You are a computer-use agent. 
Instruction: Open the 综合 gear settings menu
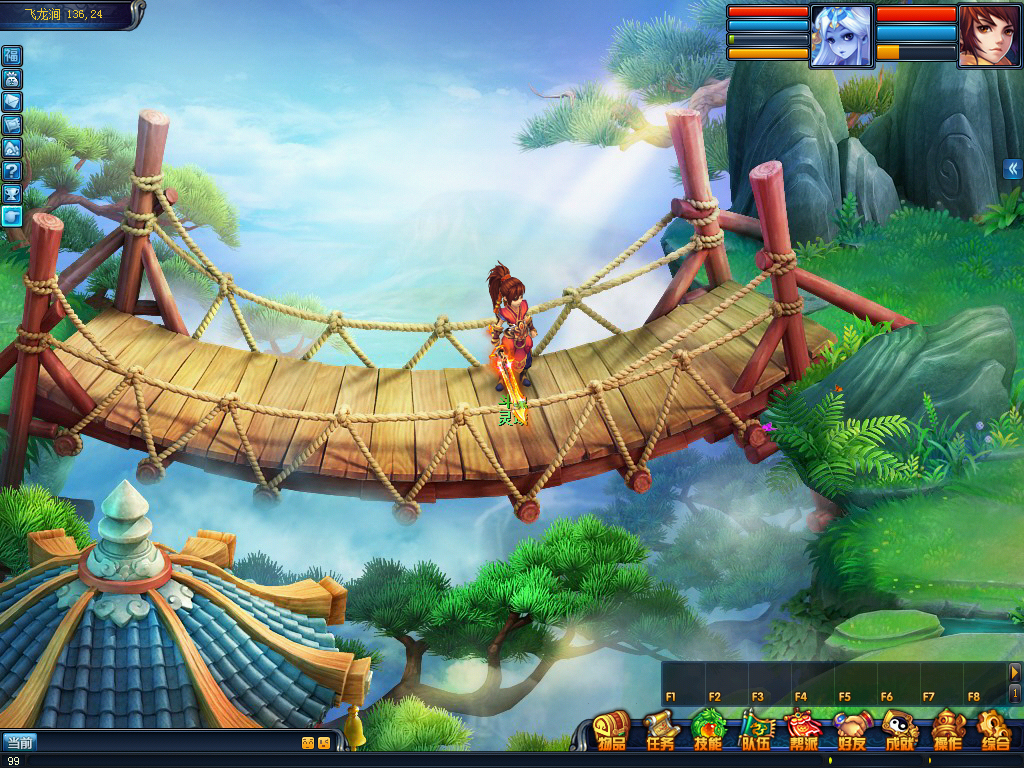(994, 730)
